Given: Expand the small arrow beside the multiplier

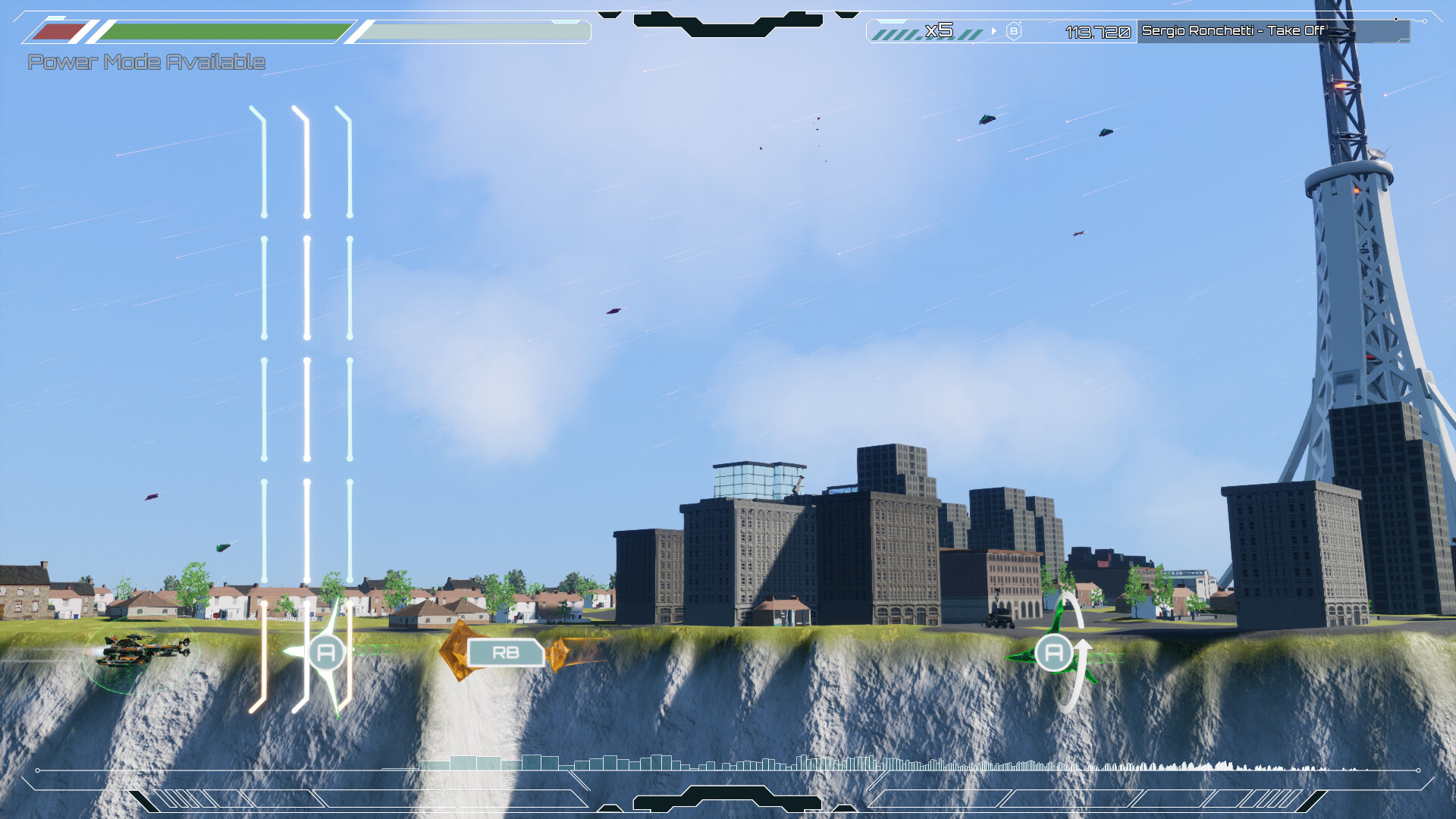Looking at the screenshot, I should click(x=993, y=32).
